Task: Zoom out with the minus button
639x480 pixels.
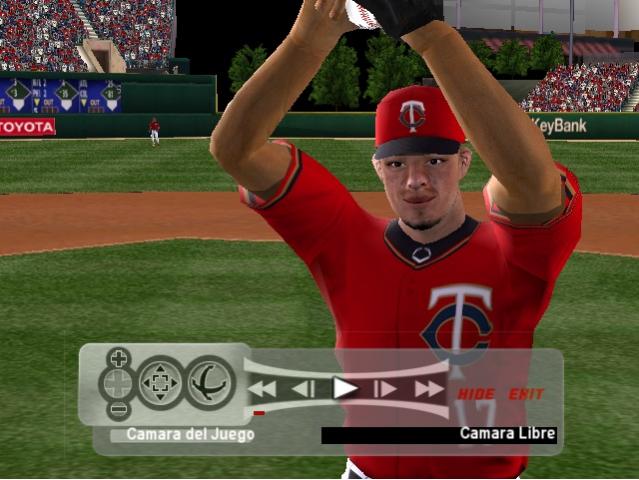Action: click(x=119, y=409)
